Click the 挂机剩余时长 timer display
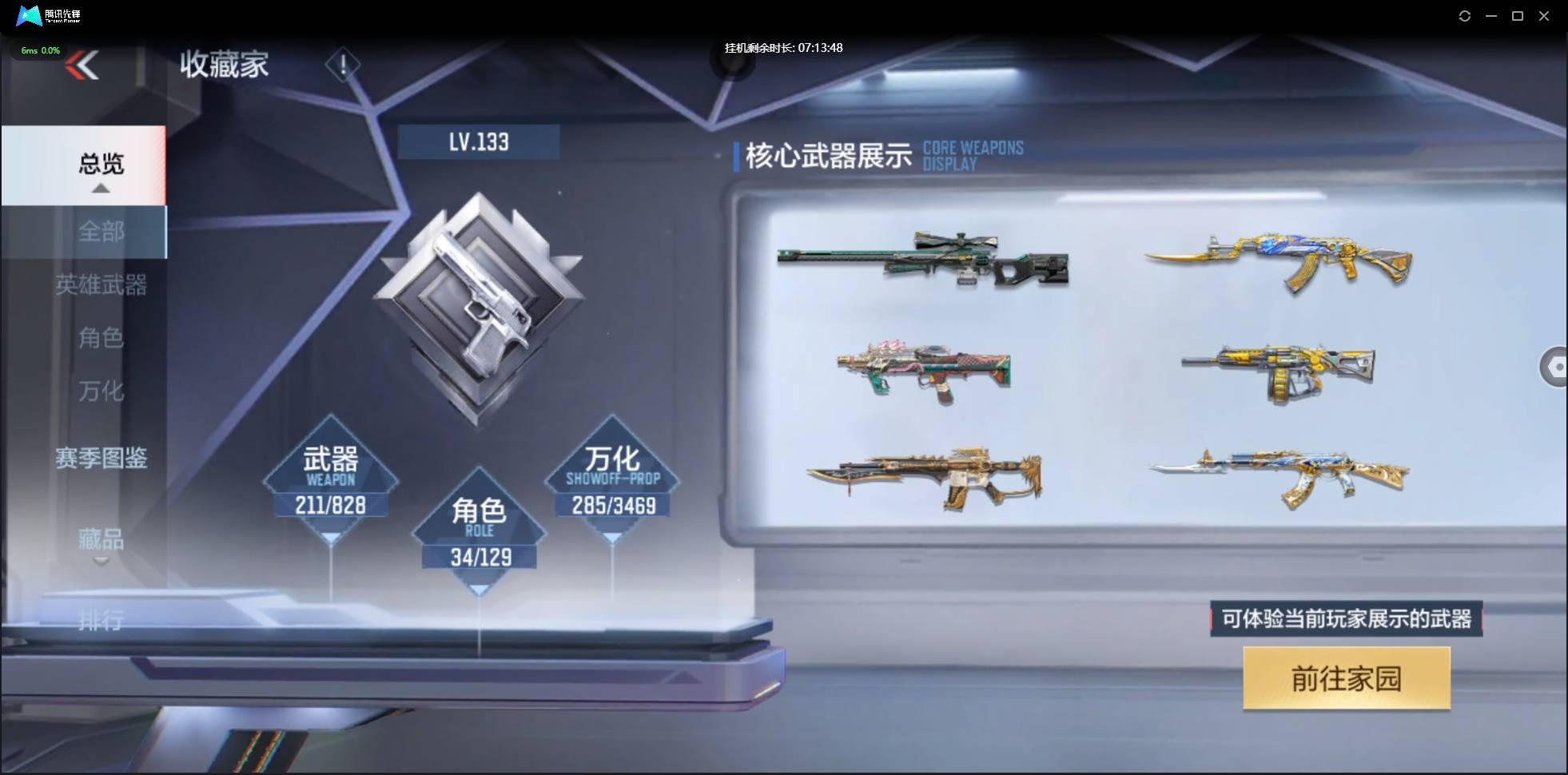This screenshot has height=775, width=1568. 783,47
